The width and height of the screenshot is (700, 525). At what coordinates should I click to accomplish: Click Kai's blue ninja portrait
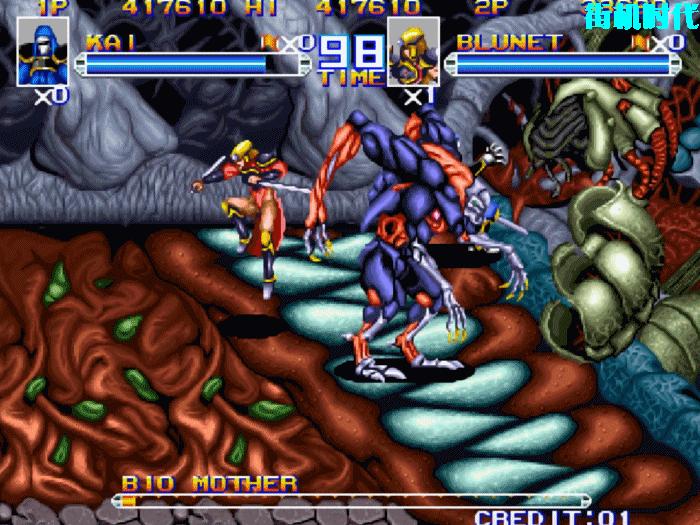[x=43, y=53]
